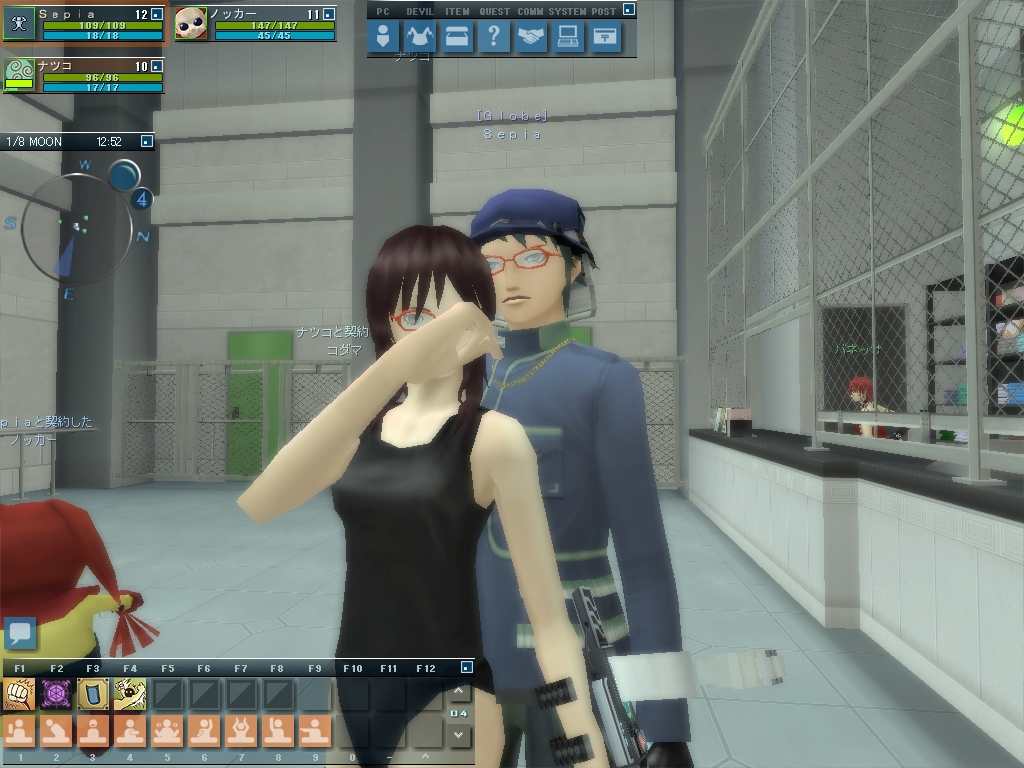The width and height of the screenshot is (1024, 768).
Task: Activate the purple magic circle skill
Action: 56,693
